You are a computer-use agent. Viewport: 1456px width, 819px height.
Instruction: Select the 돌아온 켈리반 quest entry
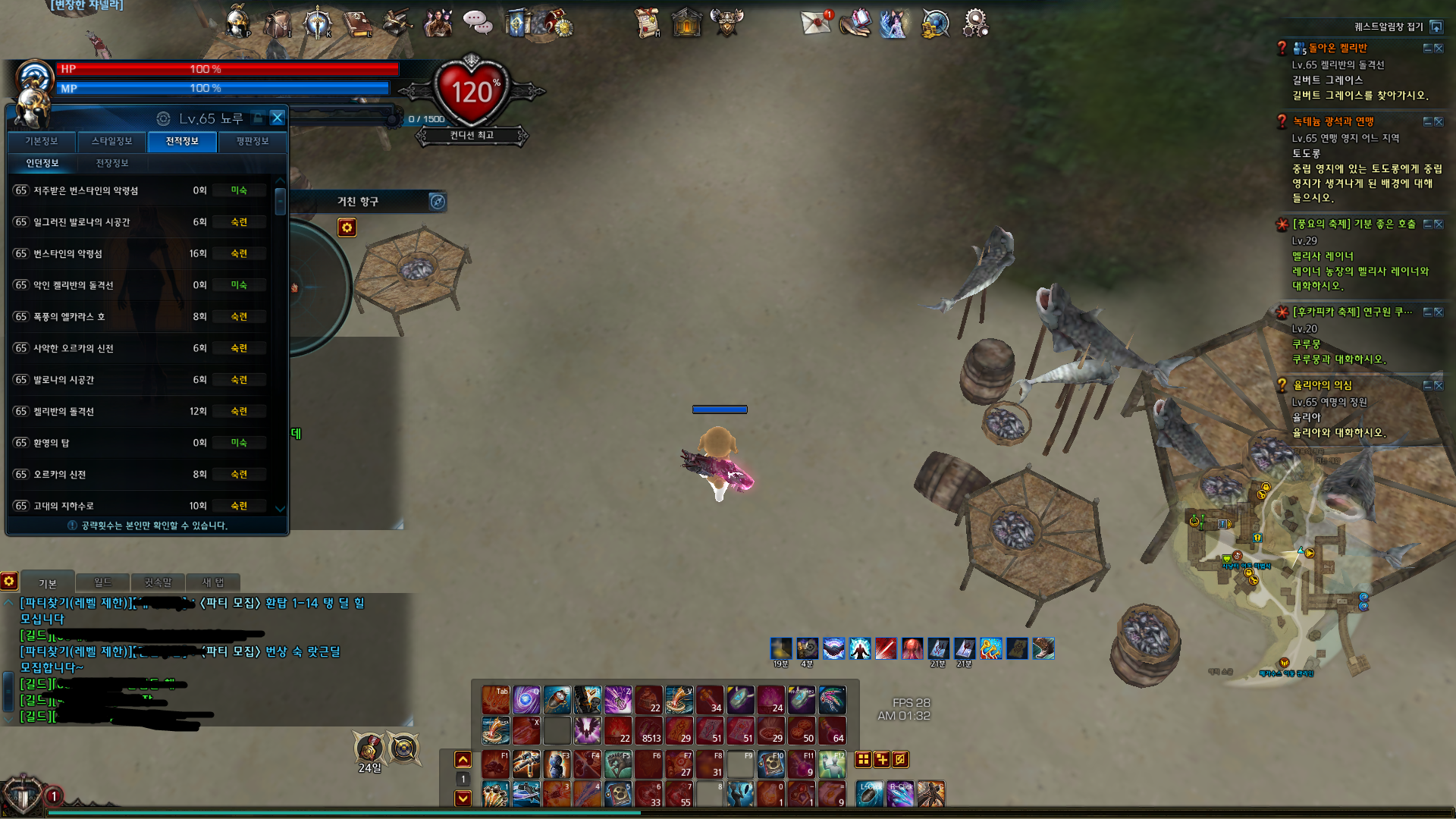1338,48
